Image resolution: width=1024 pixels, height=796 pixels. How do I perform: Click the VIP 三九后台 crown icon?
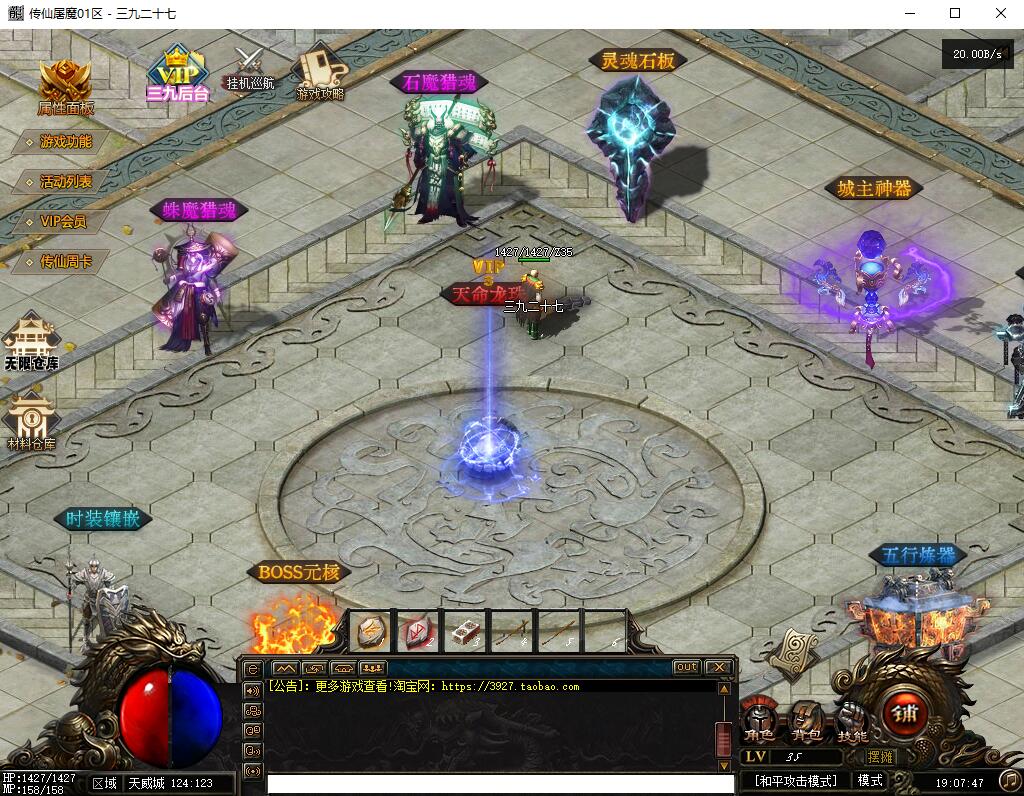tap(178, 74)
